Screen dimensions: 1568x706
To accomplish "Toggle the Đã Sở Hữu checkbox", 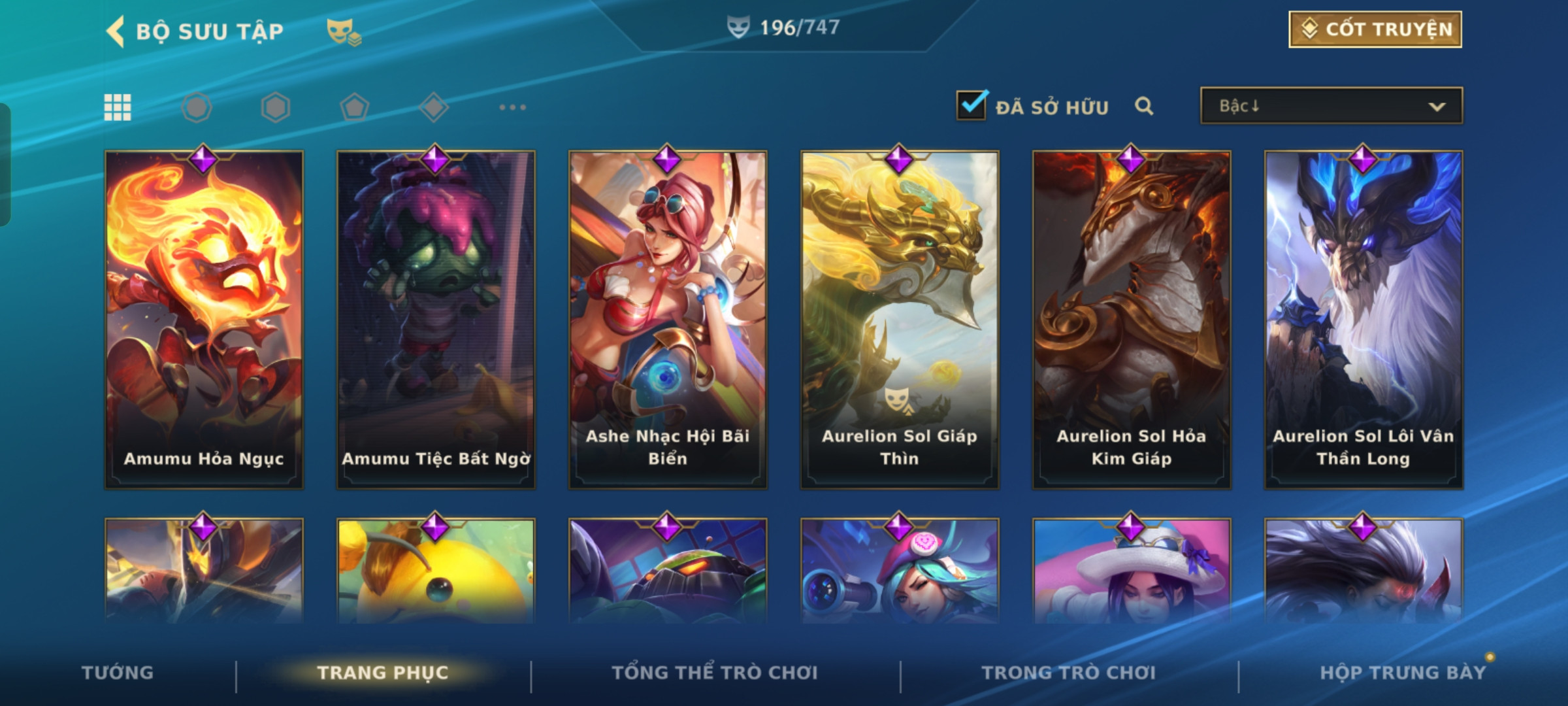I will (971, 106).
